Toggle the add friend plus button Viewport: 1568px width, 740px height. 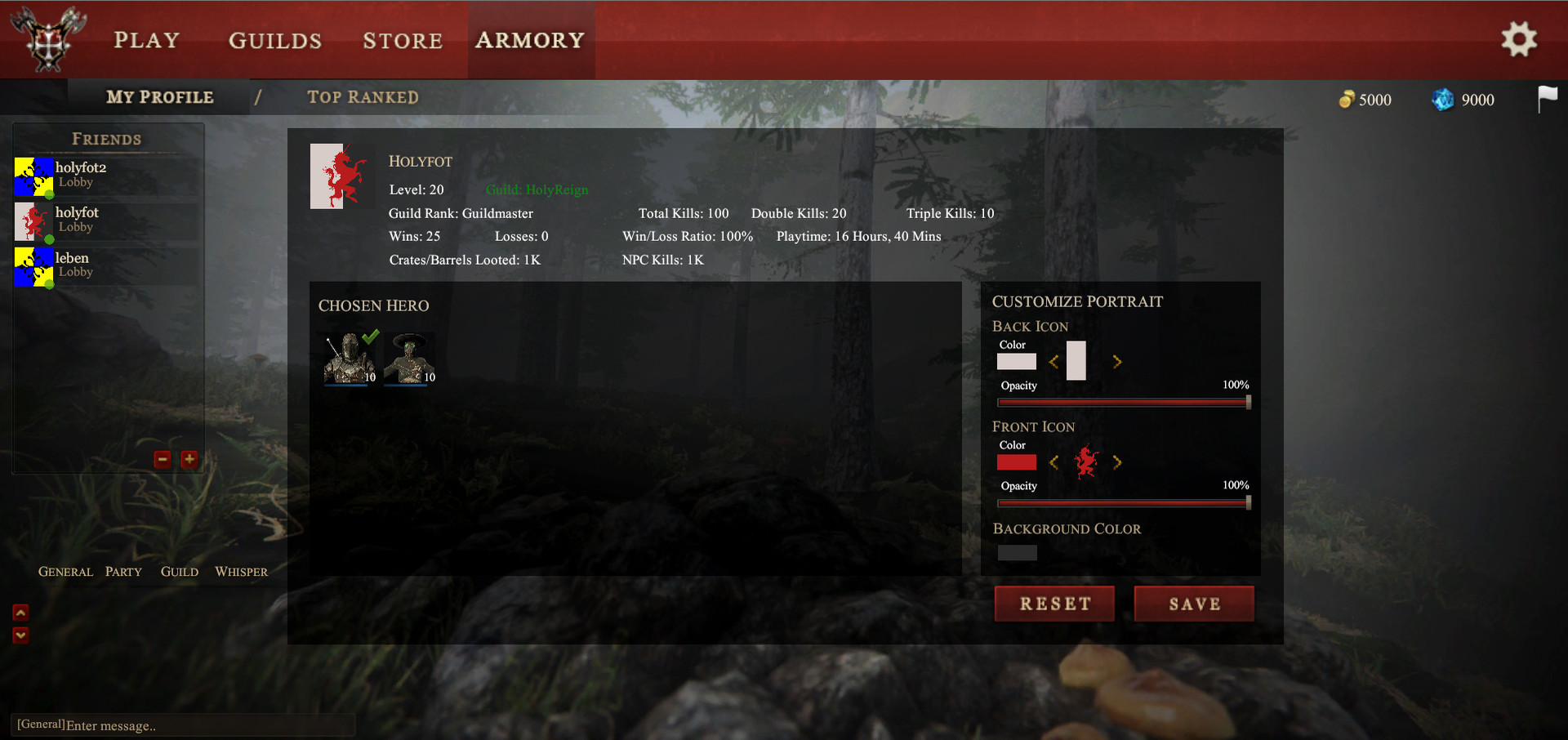tap(189, 459)
